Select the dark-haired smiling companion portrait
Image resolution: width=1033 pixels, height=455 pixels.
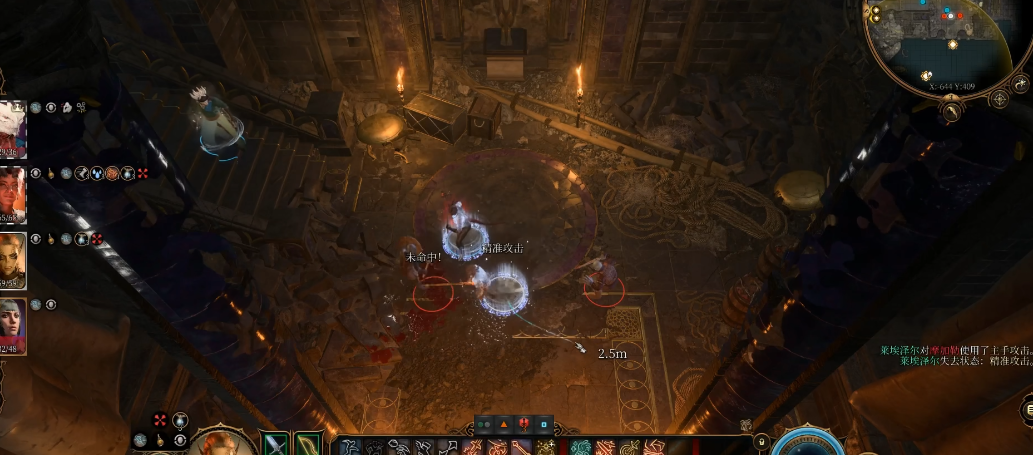[x=12, y=194]
